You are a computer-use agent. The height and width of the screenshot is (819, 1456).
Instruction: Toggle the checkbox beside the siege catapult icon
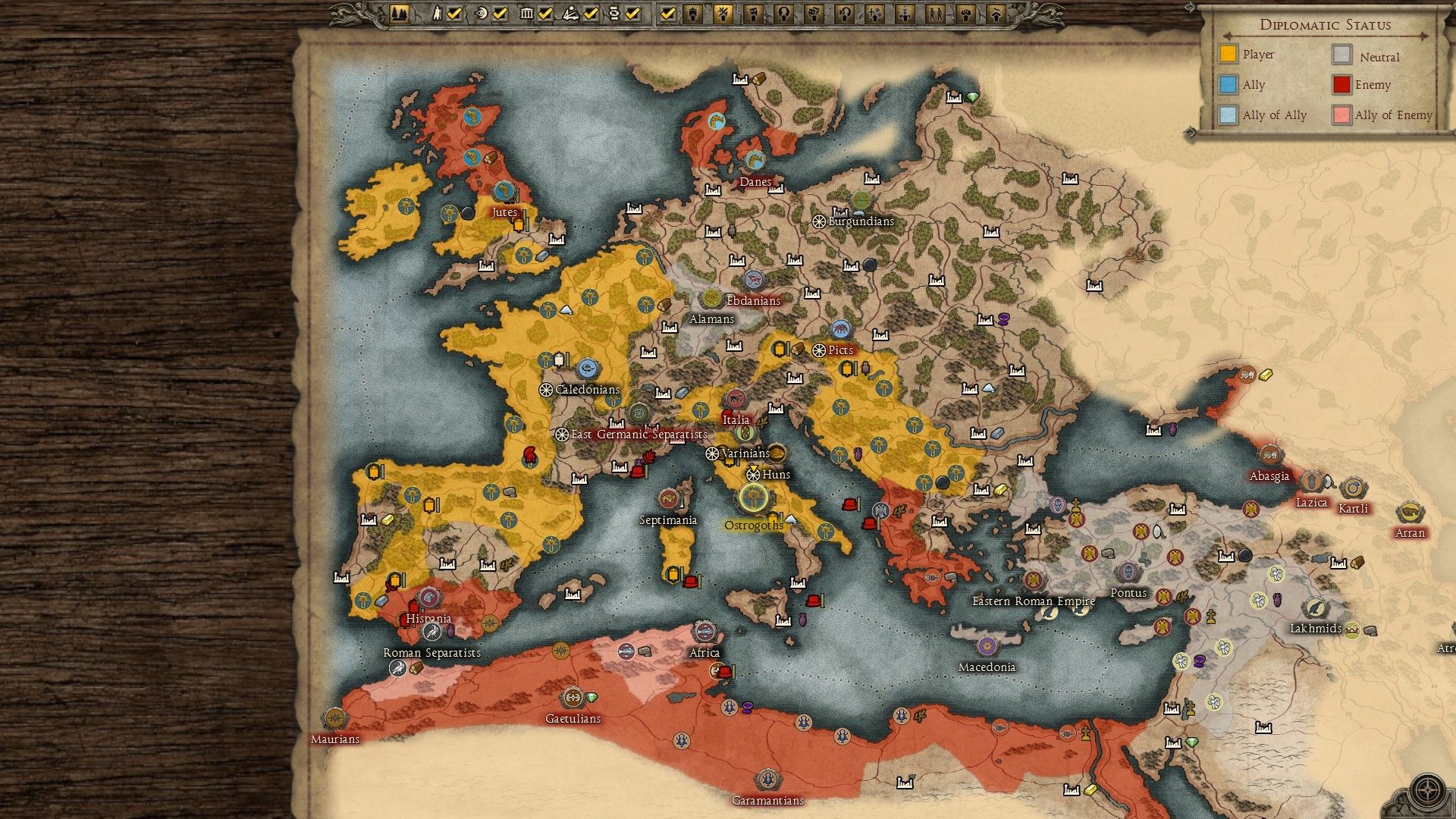tap(591, 14)
